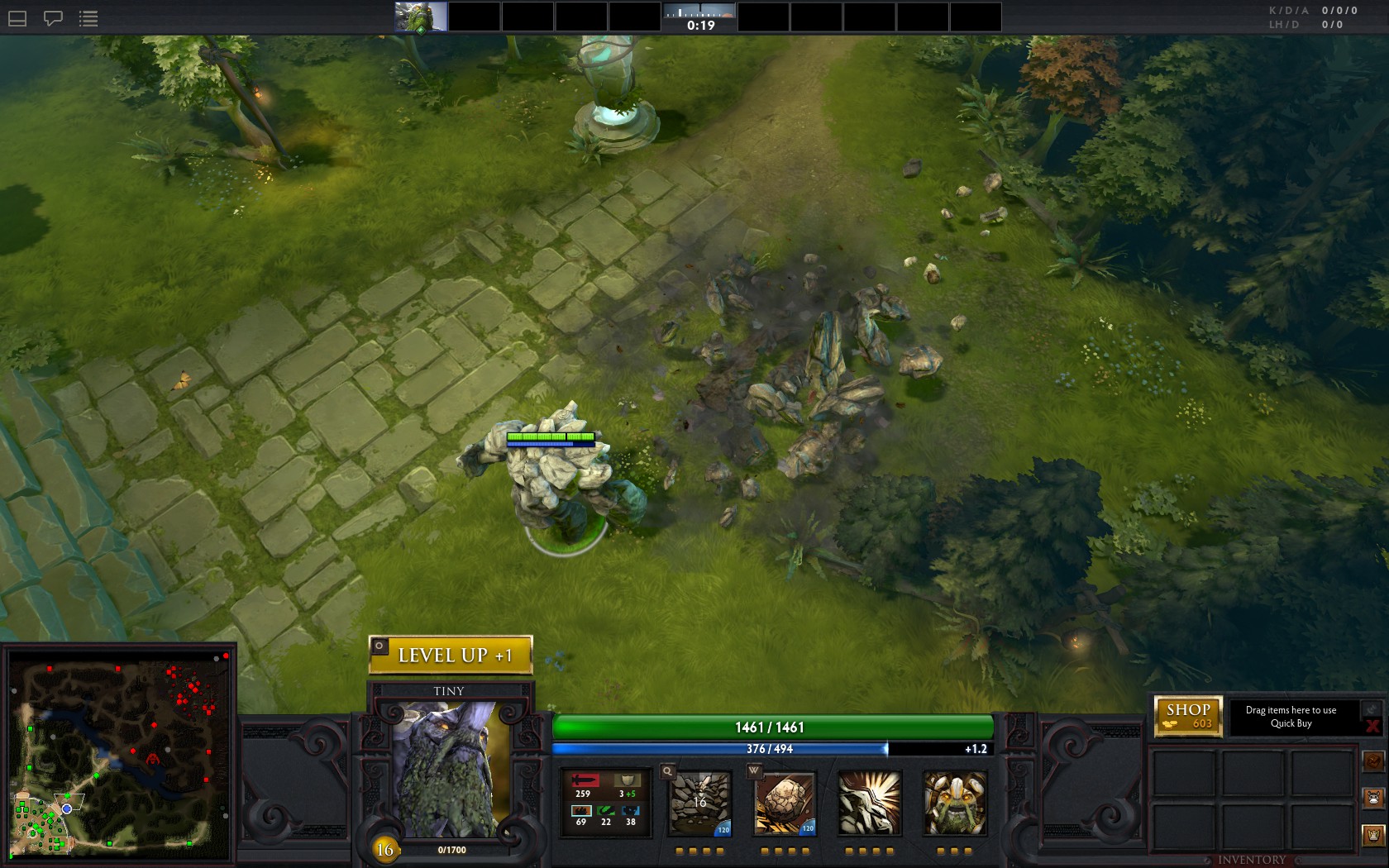Click the small icon on Level Up banner
Viewport: 1389px width, 868px height.
379,646
